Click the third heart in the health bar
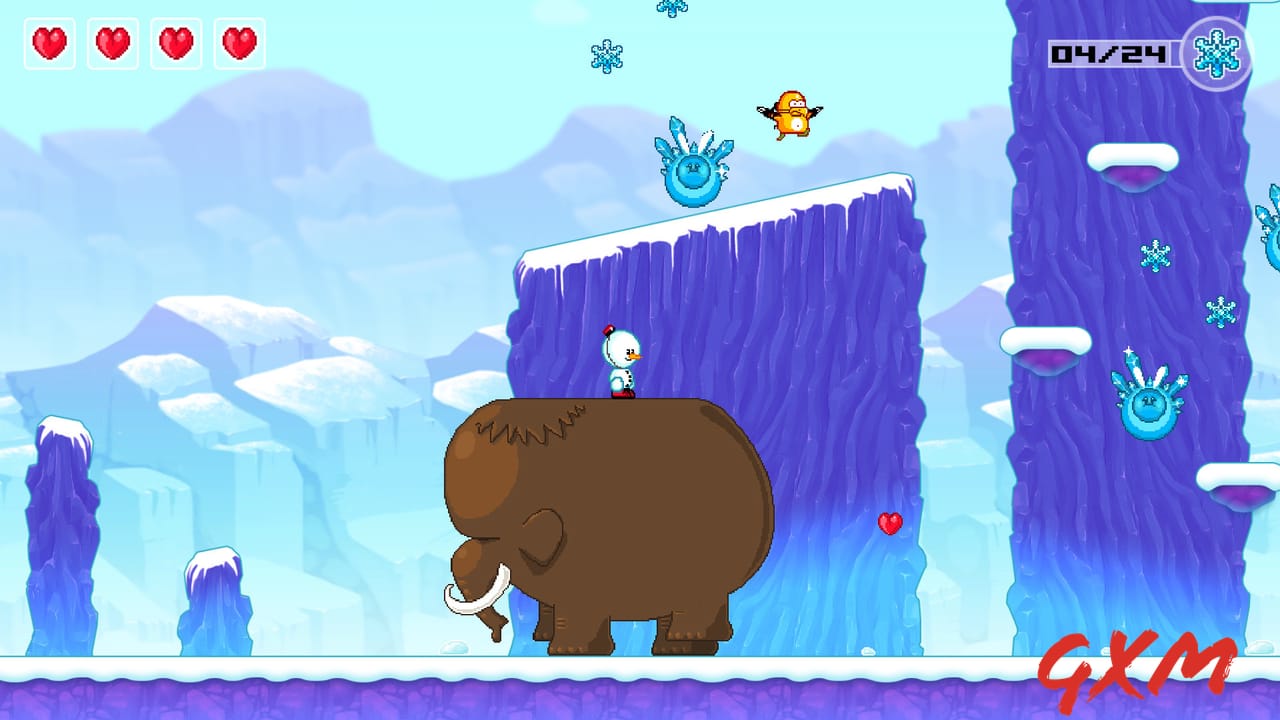 (x=175, y=44)
